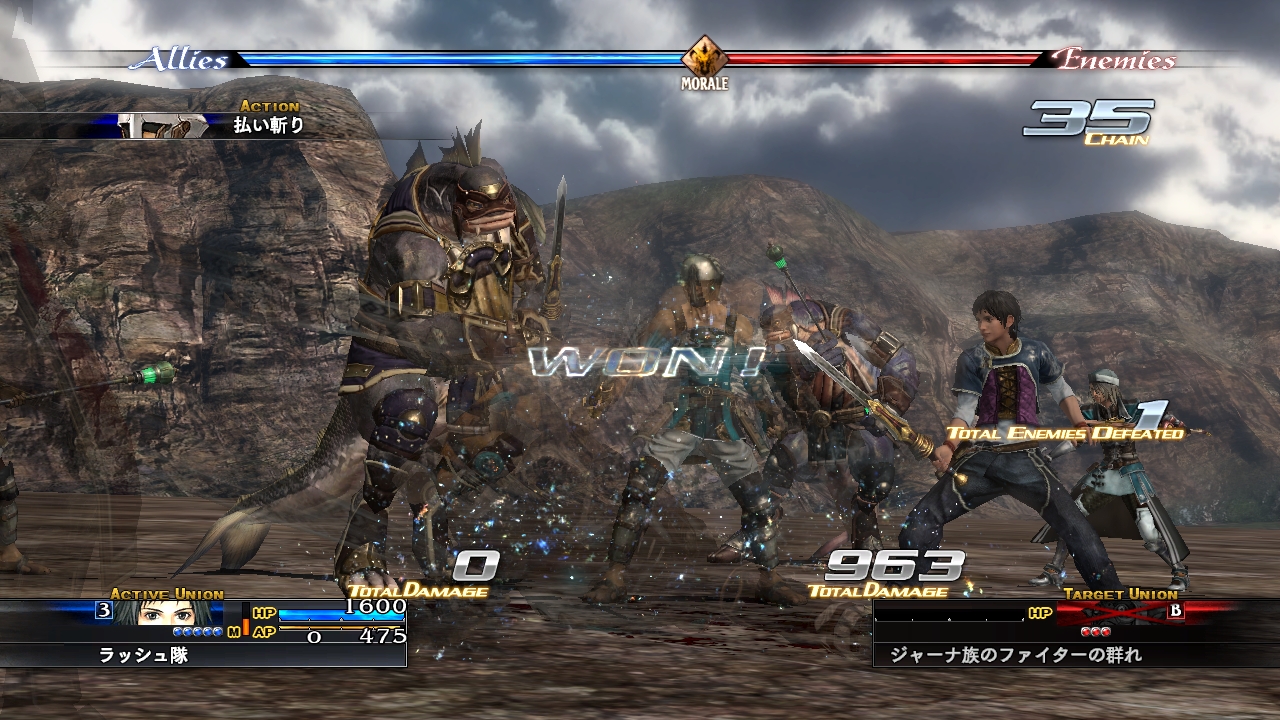This screenshot has height=720, width=1280.
Task: Select the Active Union leader portrait
Action: click(140, 613)
